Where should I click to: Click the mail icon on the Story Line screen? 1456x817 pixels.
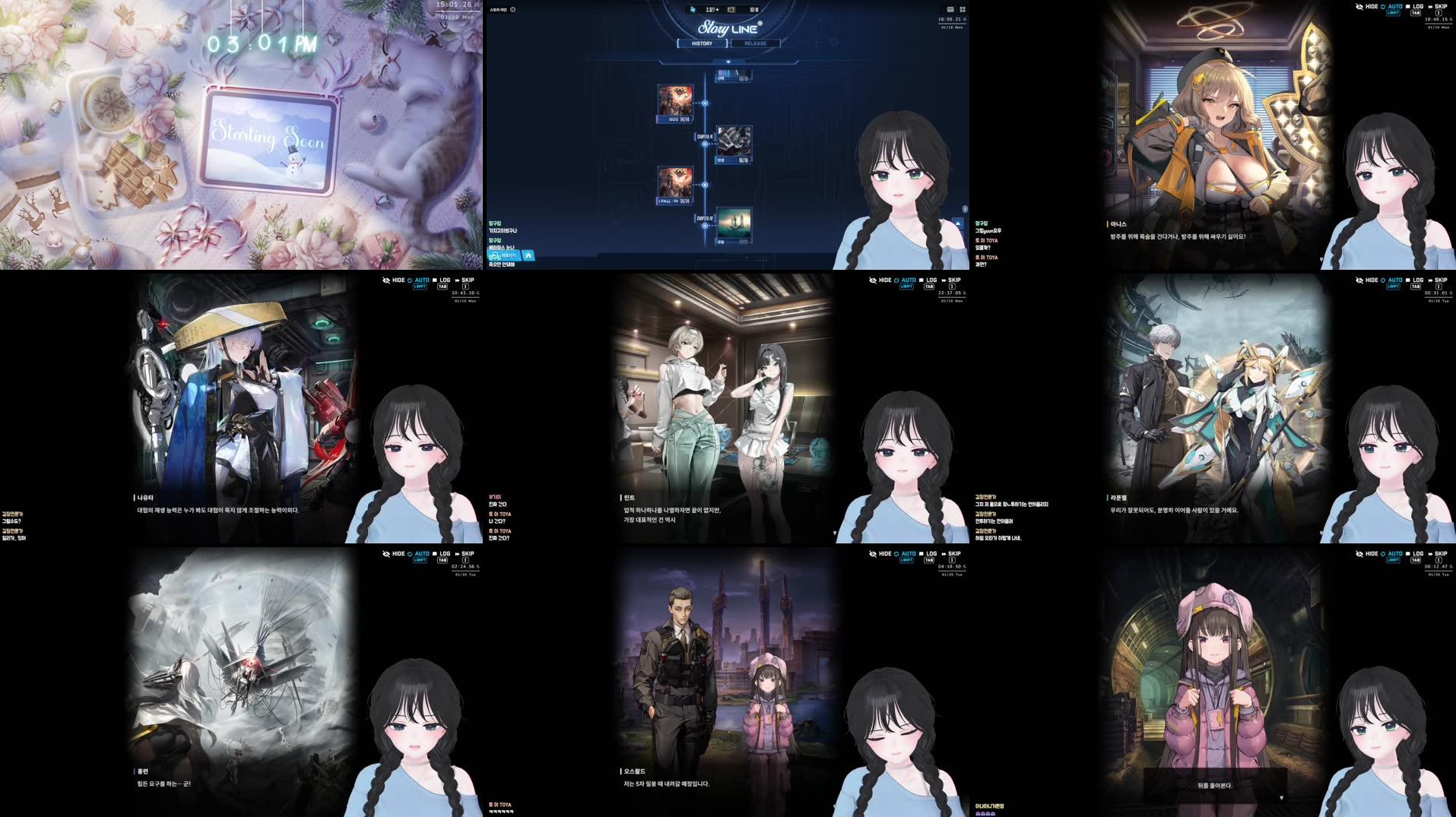pos(950,9)
